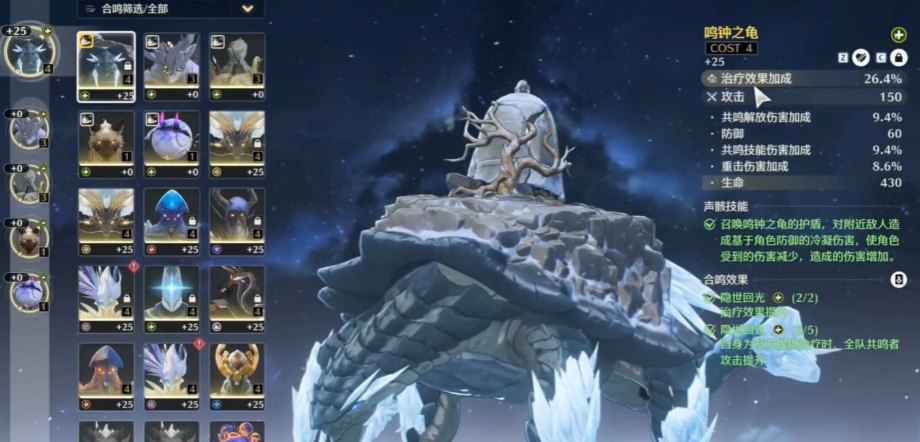Click the green plus button beside 鸣钟之龟

tap(897, 35)
